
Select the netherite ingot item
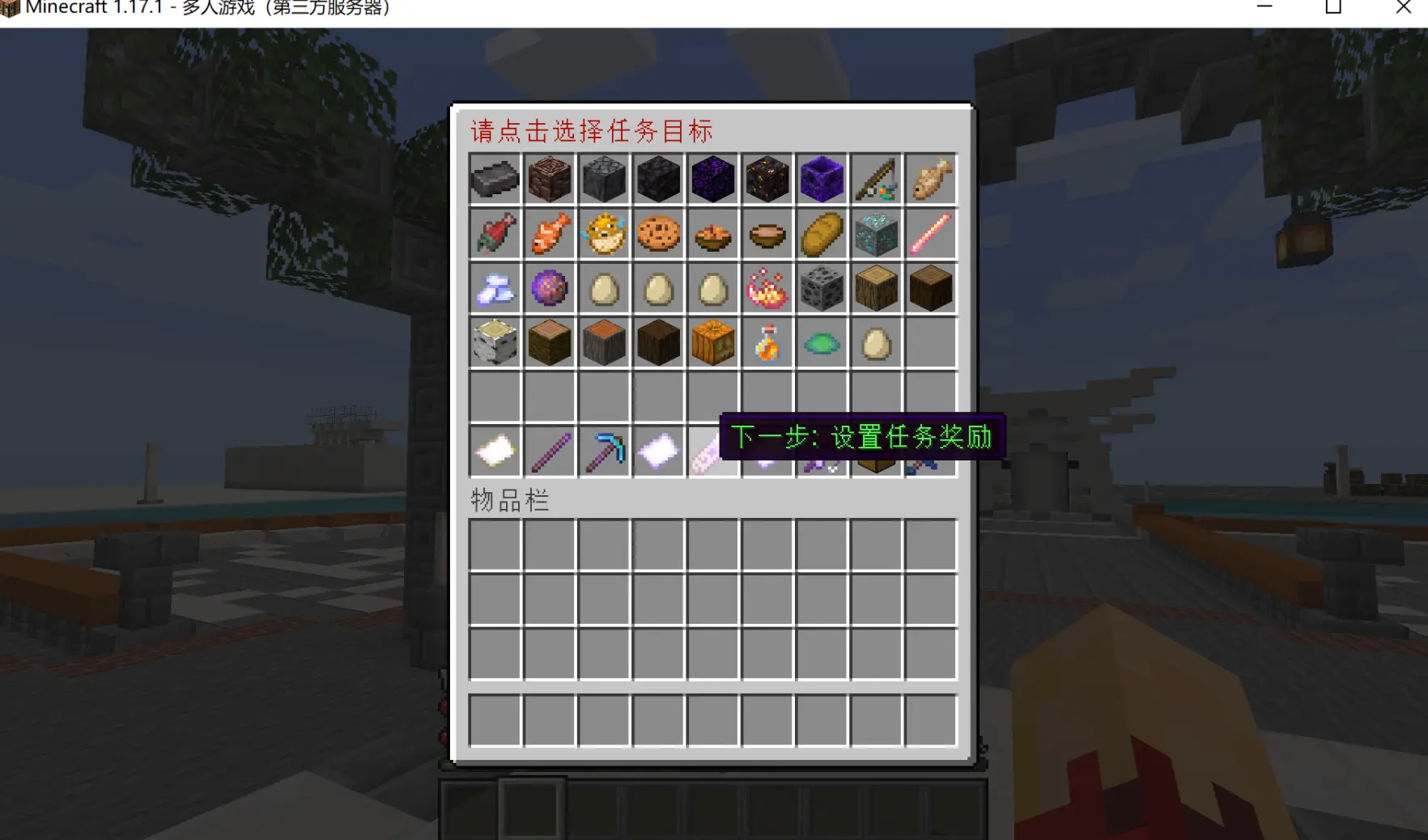[x=495, y=179]
